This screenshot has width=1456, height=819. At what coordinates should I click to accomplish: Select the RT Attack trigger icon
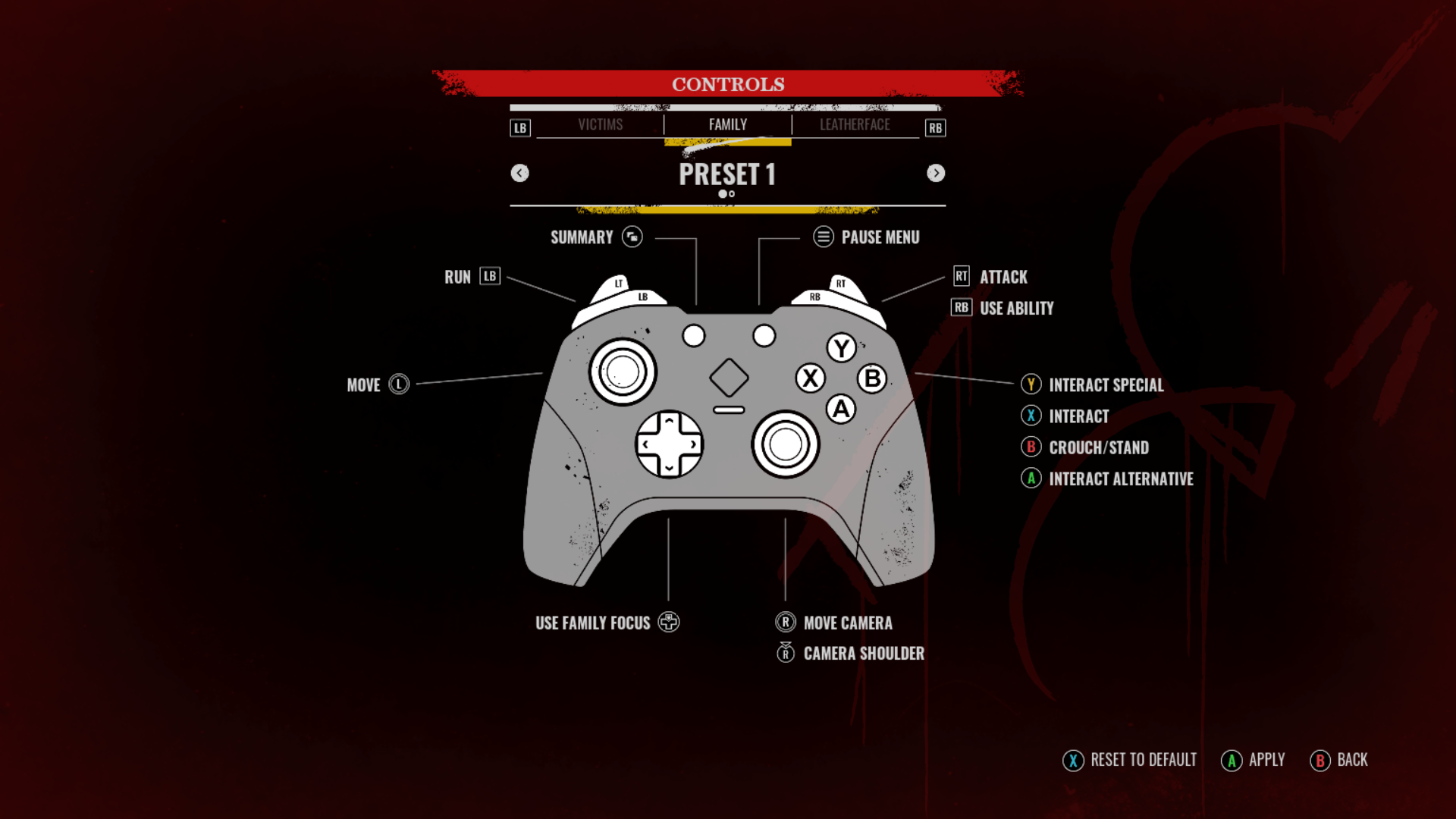tap(960, 277)
